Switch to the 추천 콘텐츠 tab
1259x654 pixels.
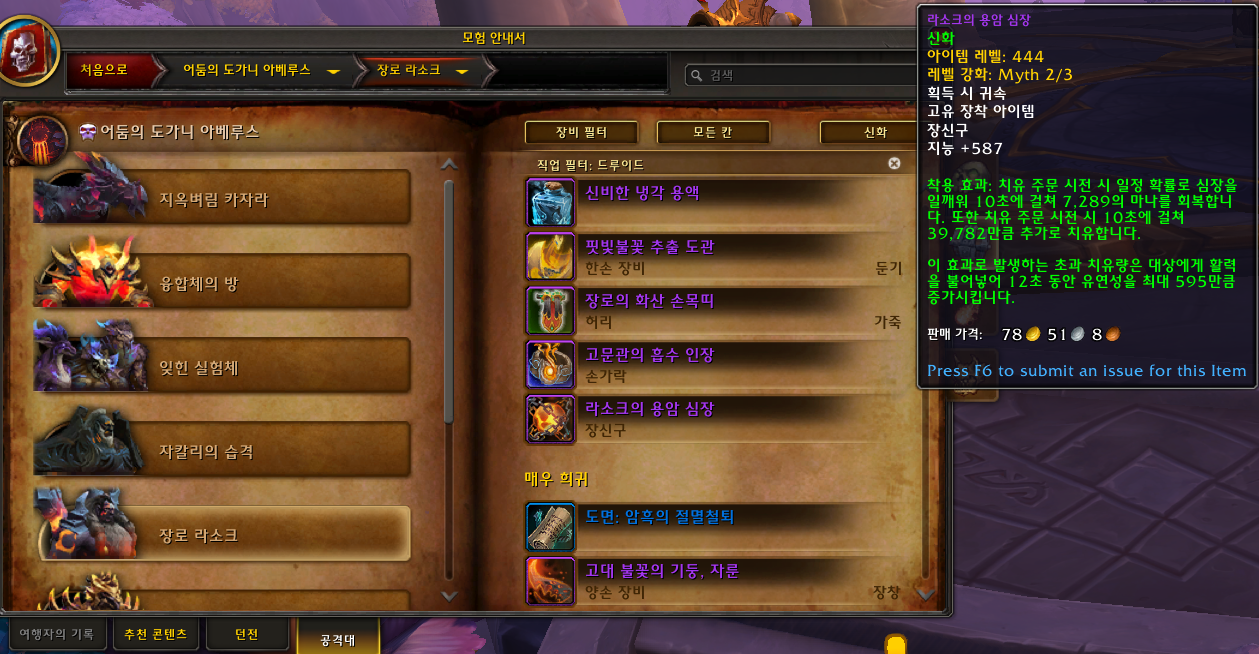click(x=155, y=635)
